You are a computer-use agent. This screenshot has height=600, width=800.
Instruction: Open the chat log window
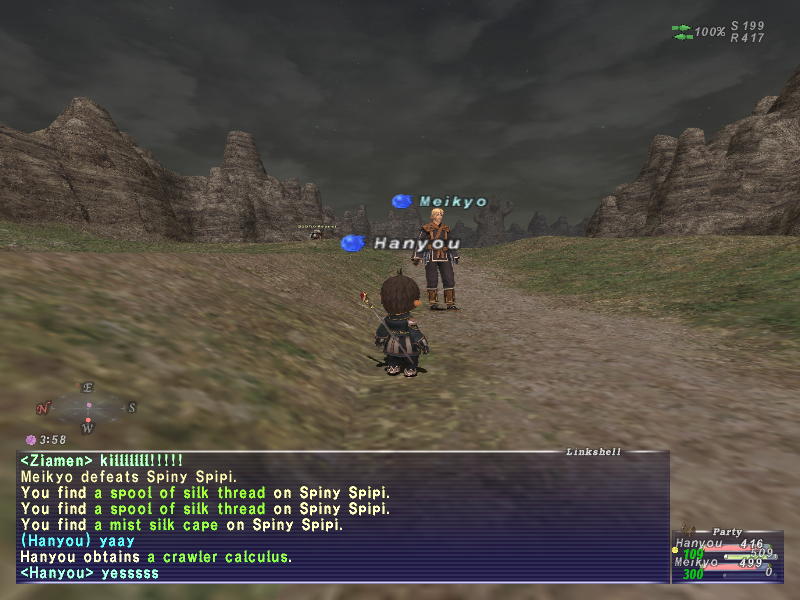click(x=342, y=517)
